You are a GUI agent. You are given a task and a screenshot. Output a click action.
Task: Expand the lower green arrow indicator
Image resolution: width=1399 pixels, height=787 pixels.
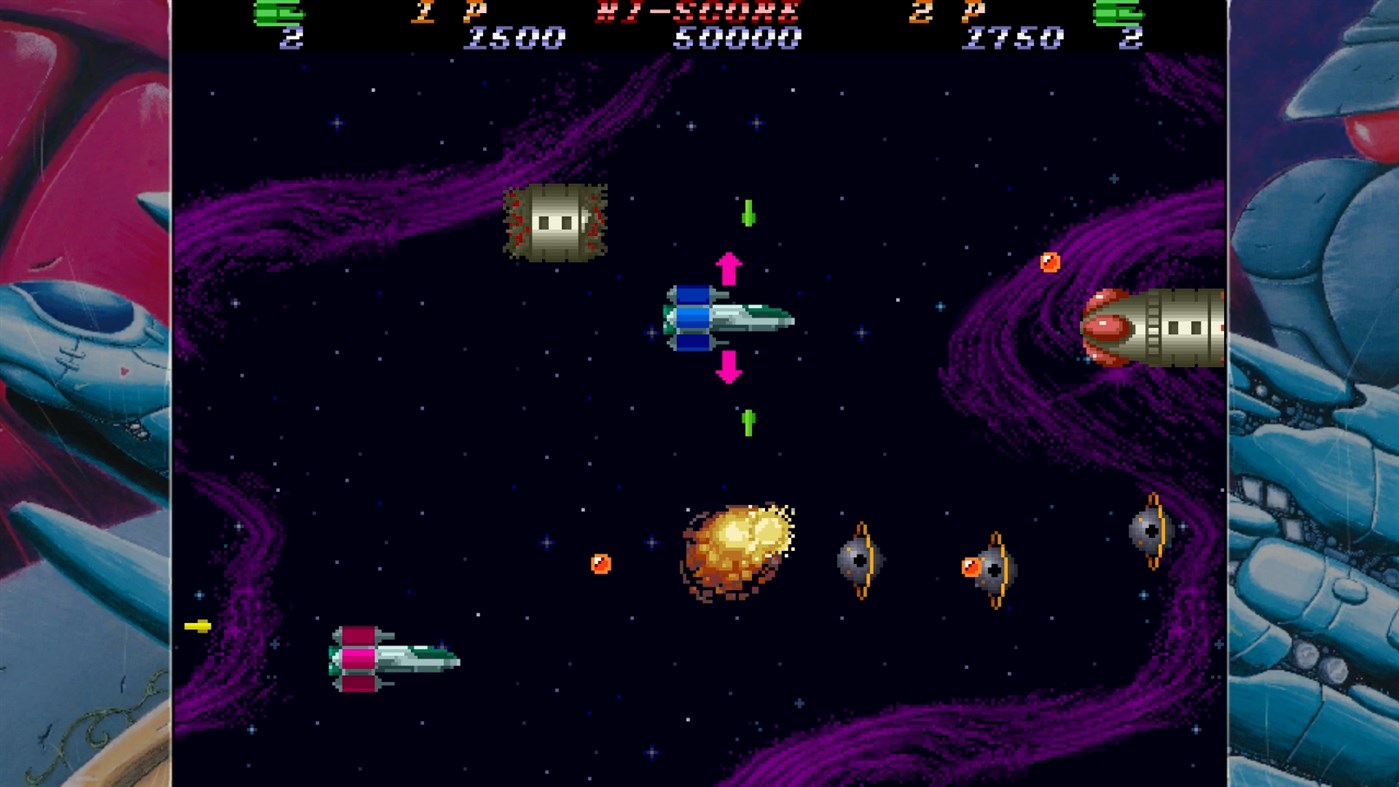coord(748,420)
